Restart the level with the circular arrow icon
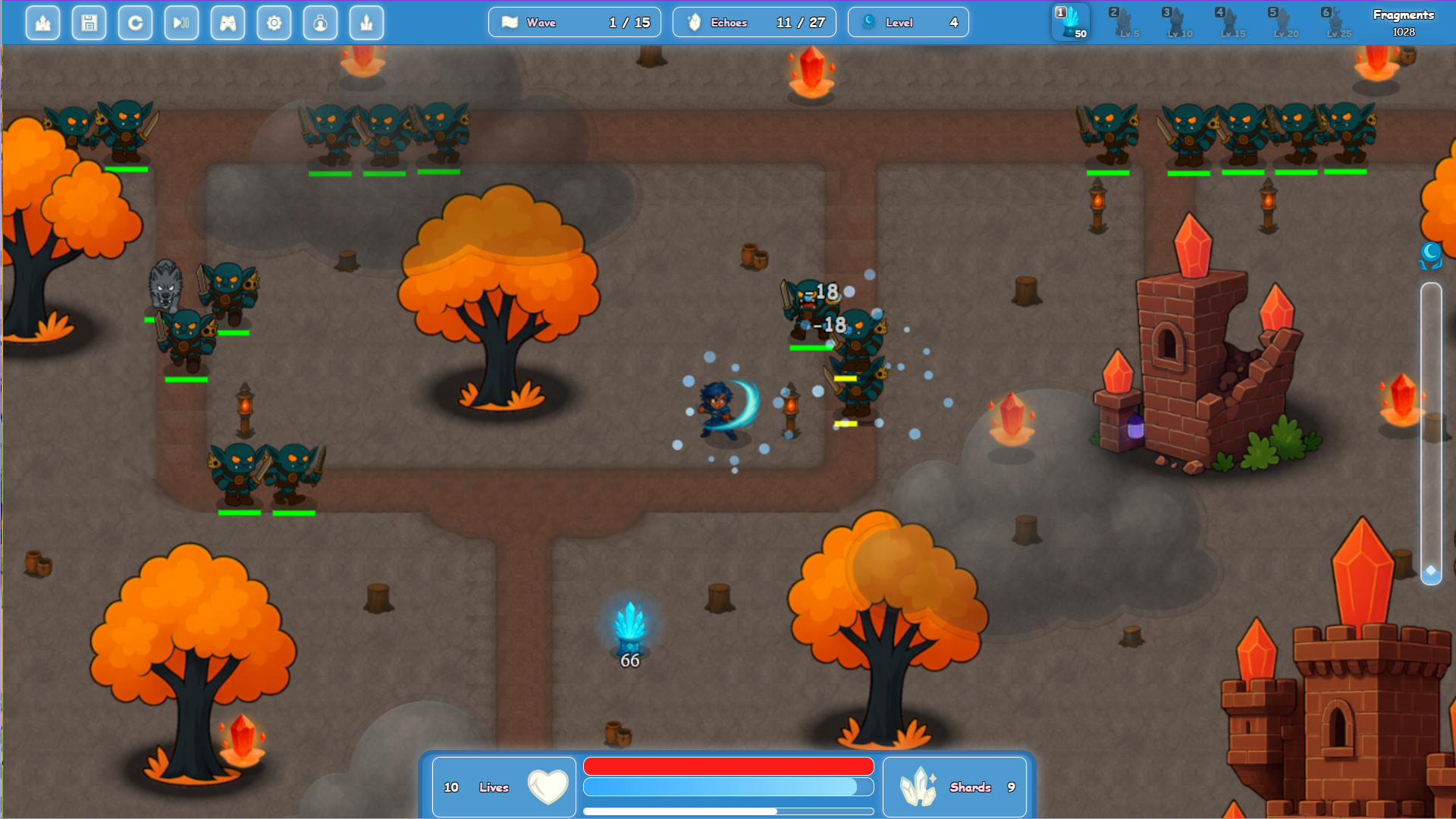 coord(135,23)
